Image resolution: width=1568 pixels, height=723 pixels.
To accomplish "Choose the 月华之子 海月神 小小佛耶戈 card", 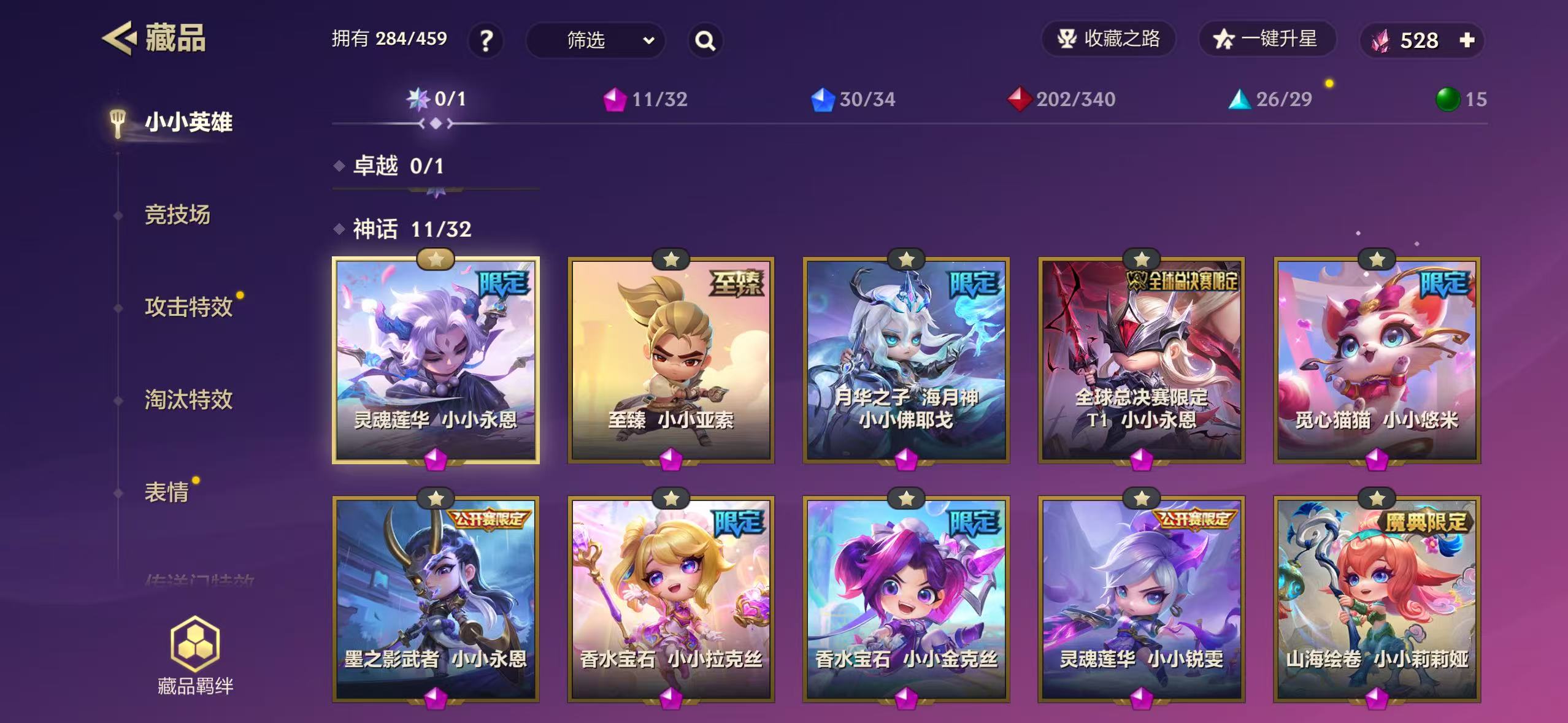I will pos(906,360).
